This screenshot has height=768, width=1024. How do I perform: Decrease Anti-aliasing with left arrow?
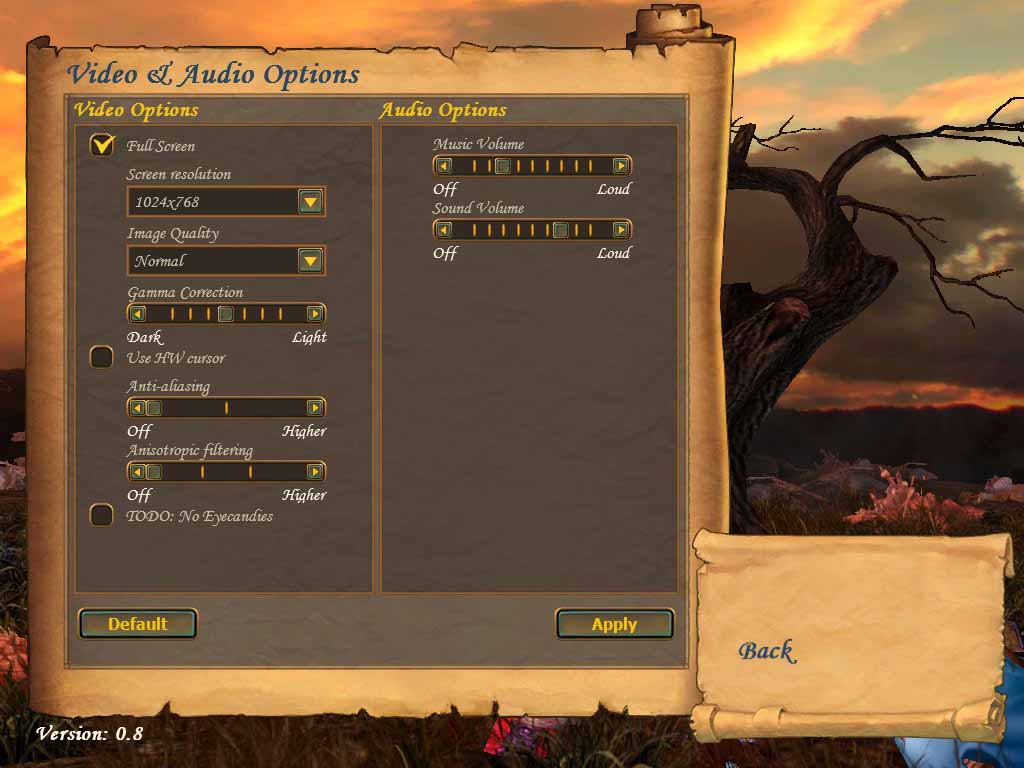click(138, 408)
